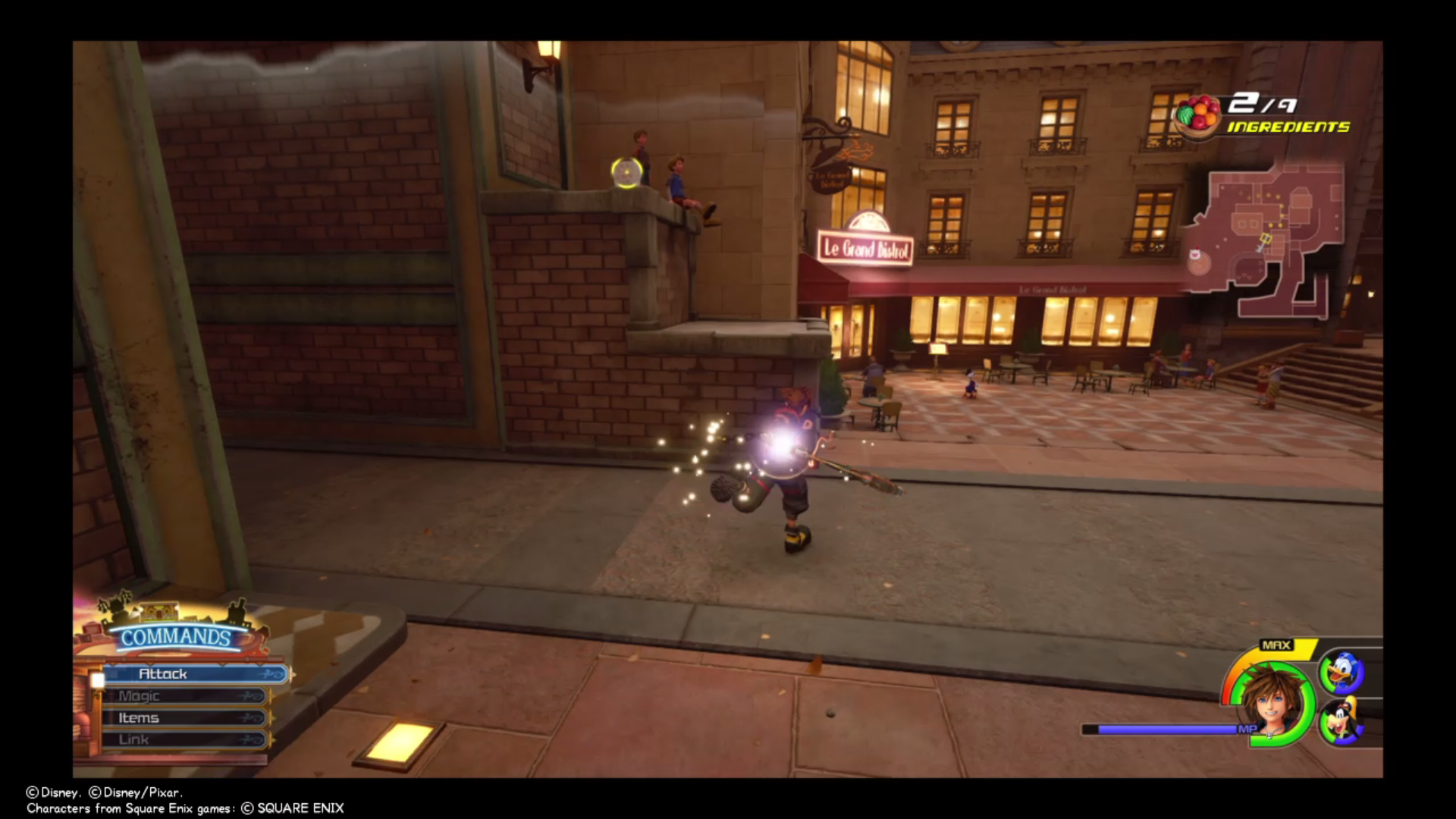This screenshot has width=1456, height=819.
Task: Activate the Link command
Action: click(x=133, y=738)
